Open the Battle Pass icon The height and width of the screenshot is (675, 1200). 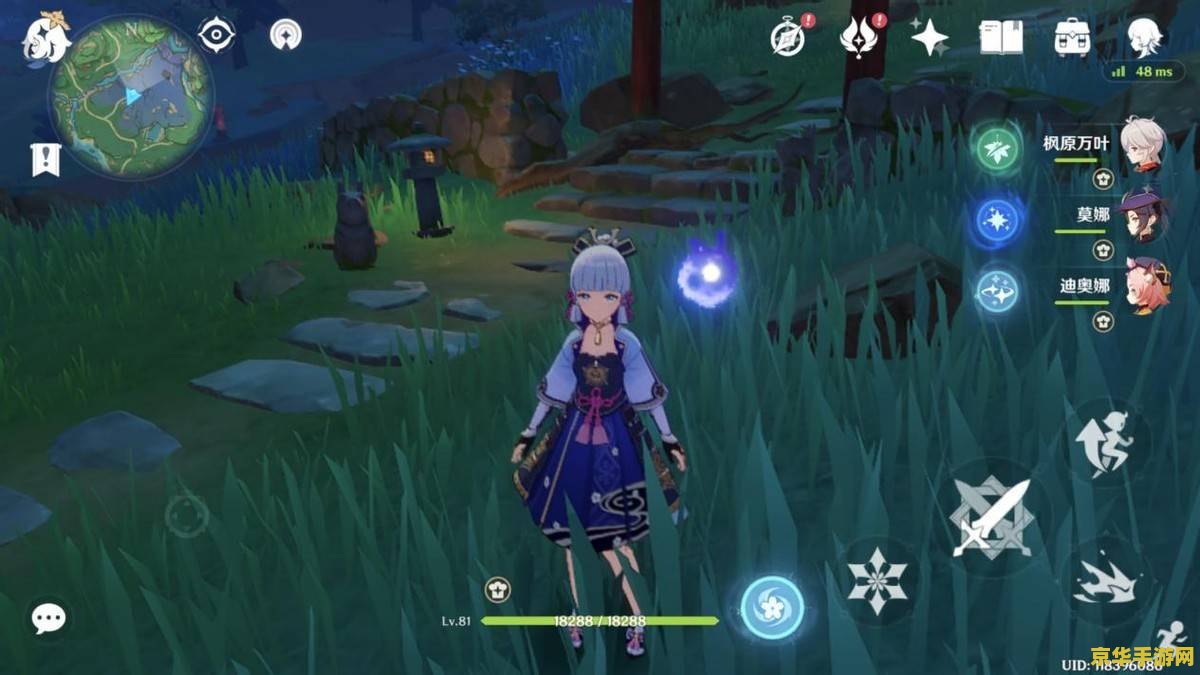[x=858, y=38]
